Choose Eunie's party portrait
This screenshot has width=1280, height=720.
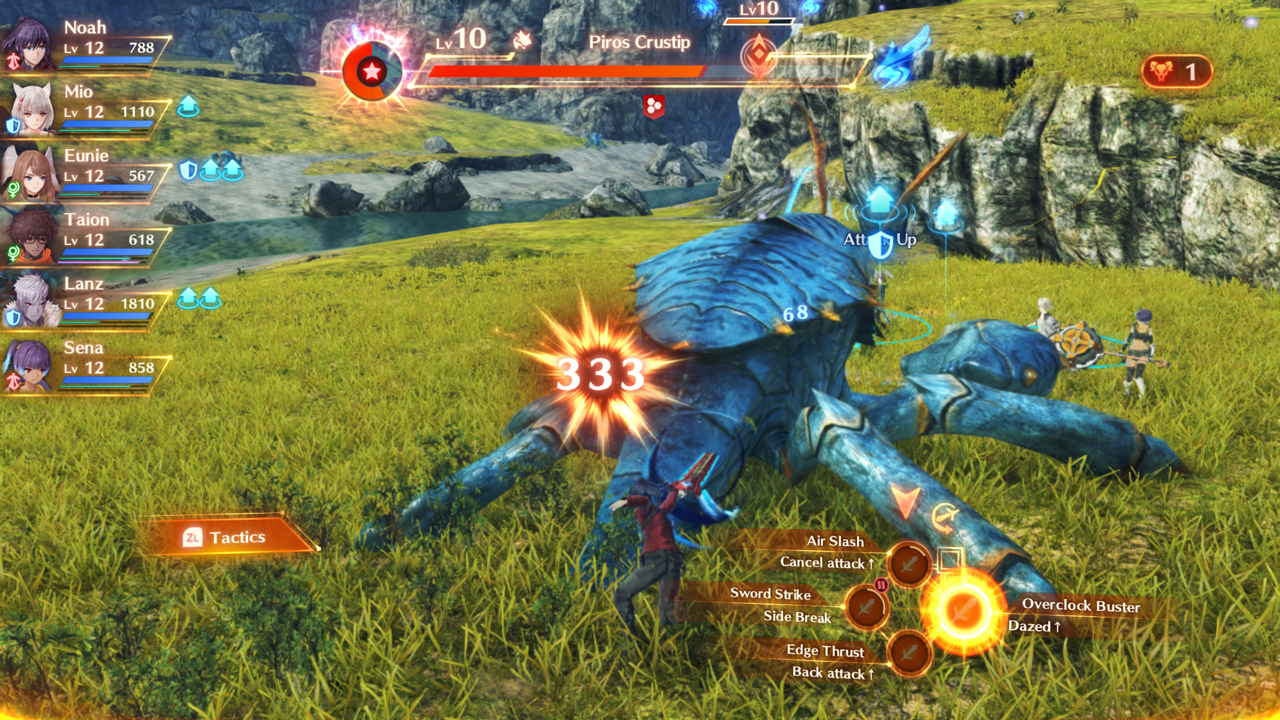[30, 174]
